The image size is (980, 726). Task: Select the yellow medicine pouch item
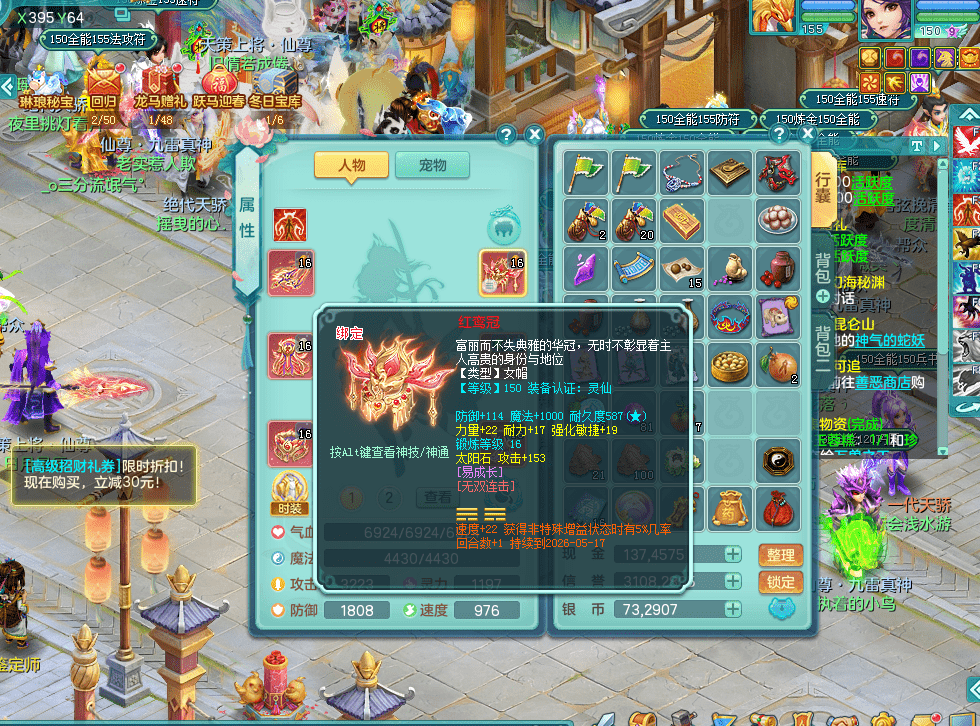pyautogui.click(x=730, y=508)
